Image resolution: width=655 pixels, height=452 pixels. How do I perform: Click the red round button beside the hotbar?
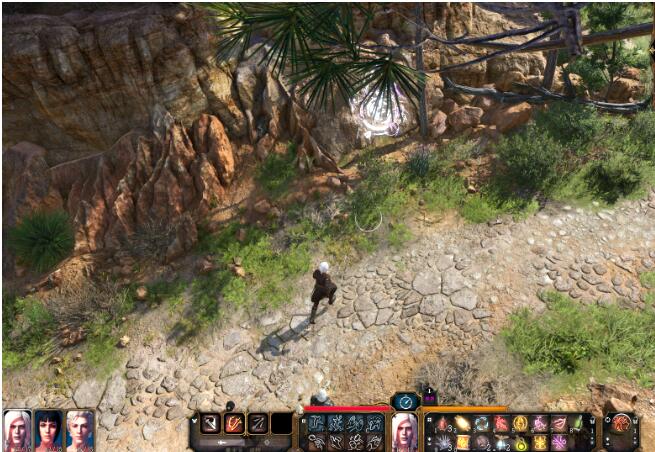tap(621, 424)
